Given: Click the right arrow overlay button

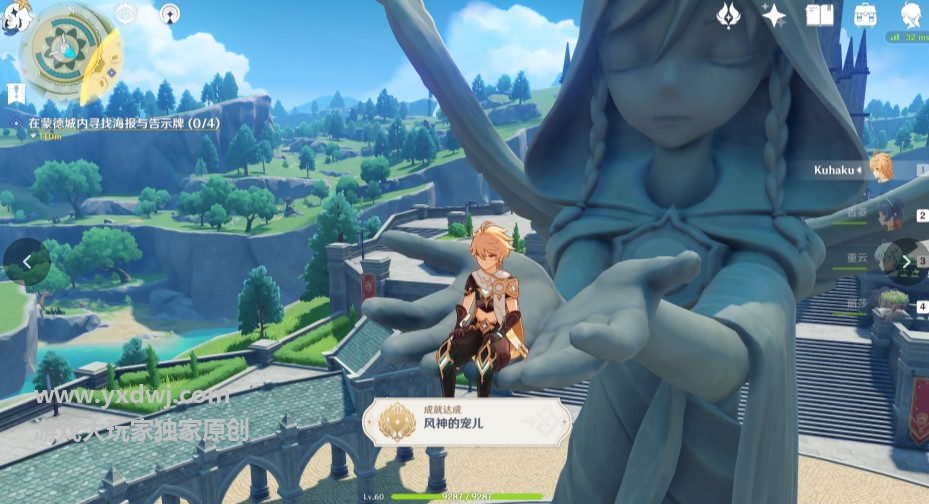Looking at the screenshot, I should 906,262.
